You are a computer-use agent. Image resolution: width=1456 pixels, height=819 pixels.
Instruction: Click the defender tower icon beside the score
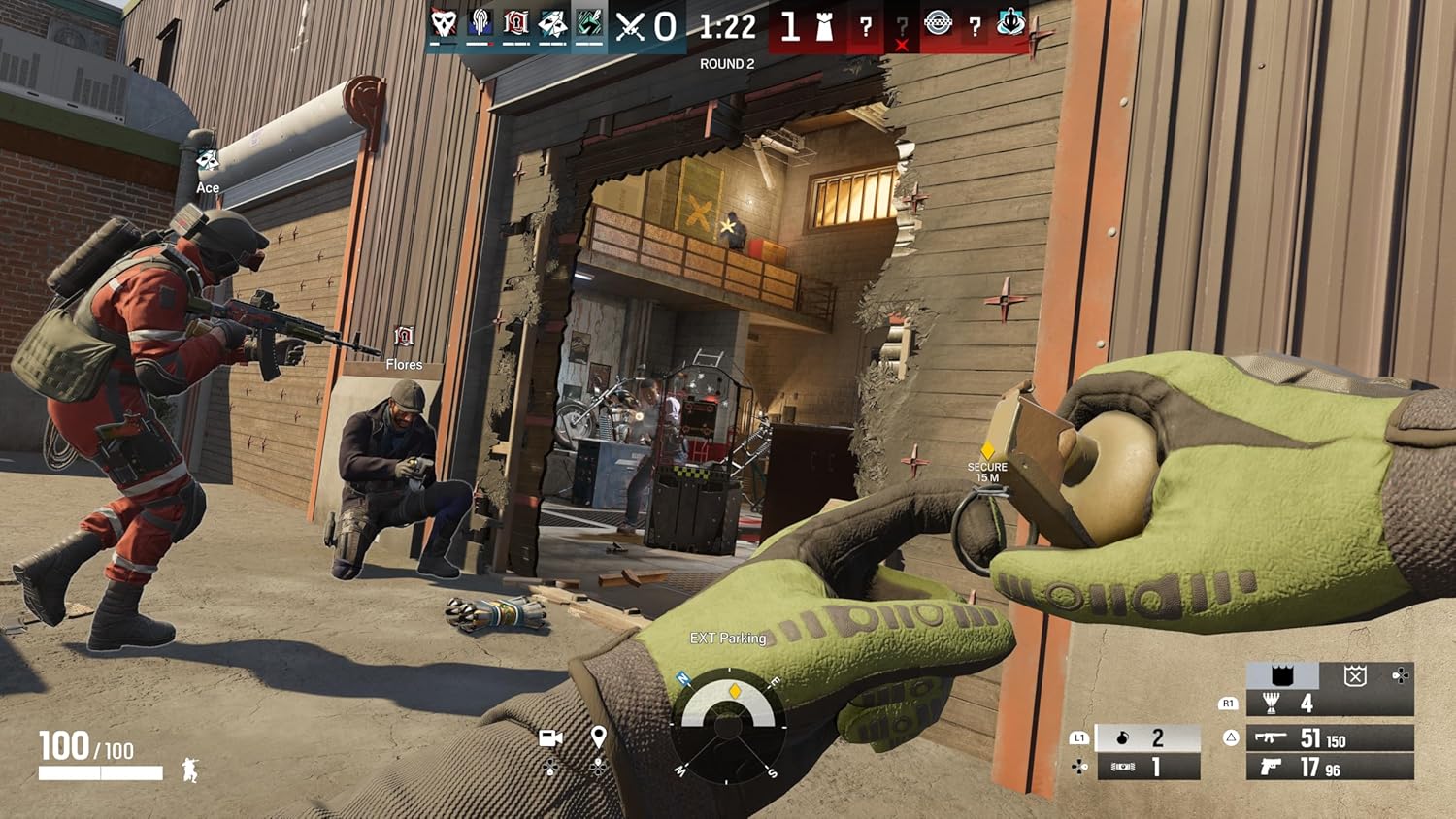point(826,27)
